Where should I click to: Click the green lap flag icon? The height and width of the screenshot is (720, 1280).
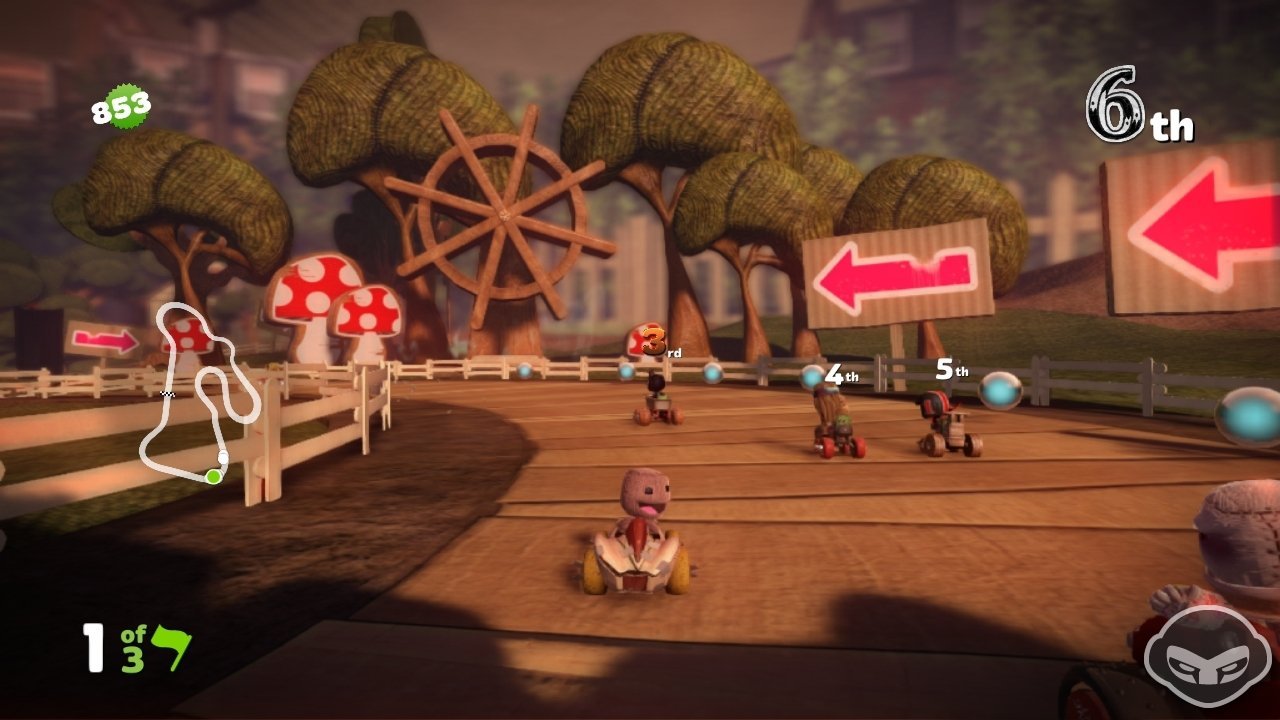point(171,648)
